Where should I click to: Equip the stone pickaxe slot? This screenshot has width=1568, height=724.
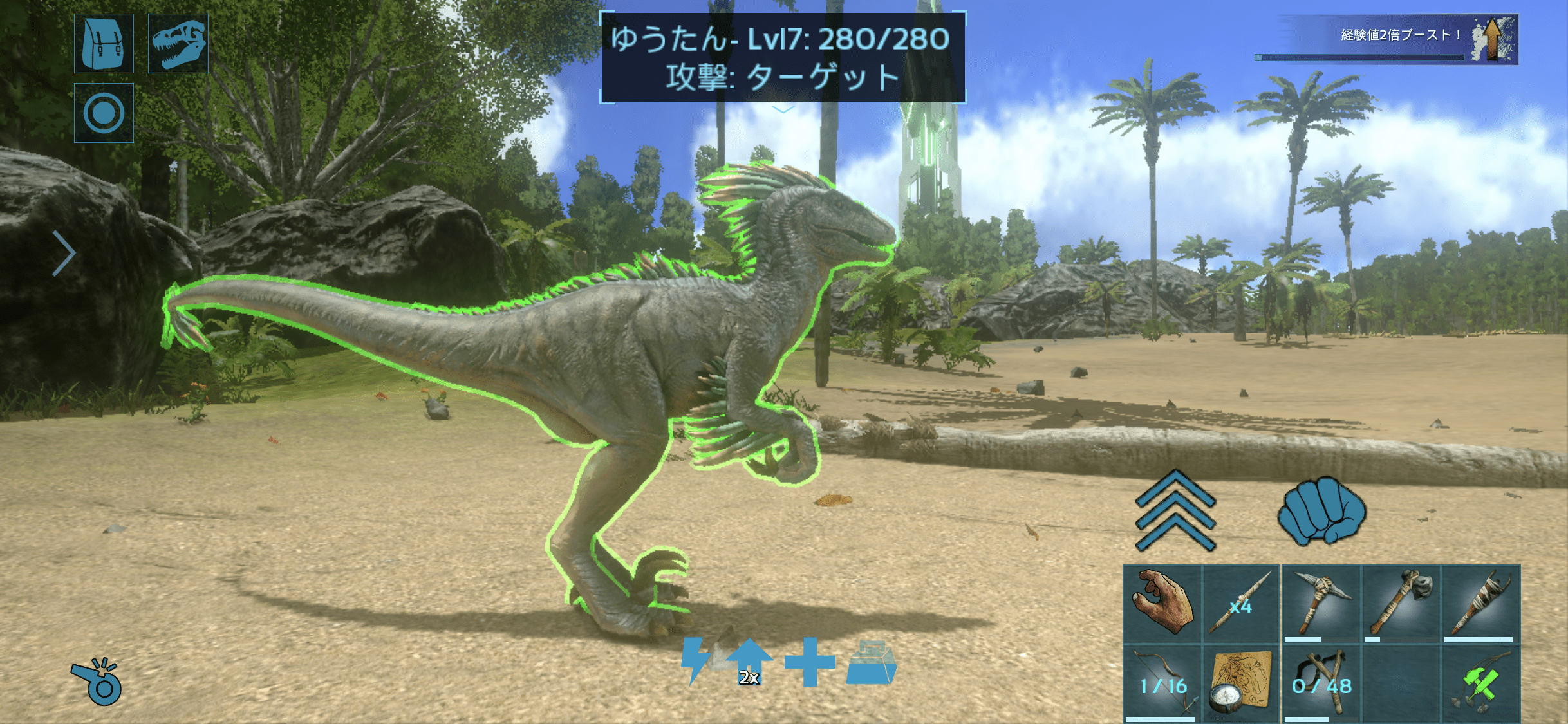coord(1321,604)
